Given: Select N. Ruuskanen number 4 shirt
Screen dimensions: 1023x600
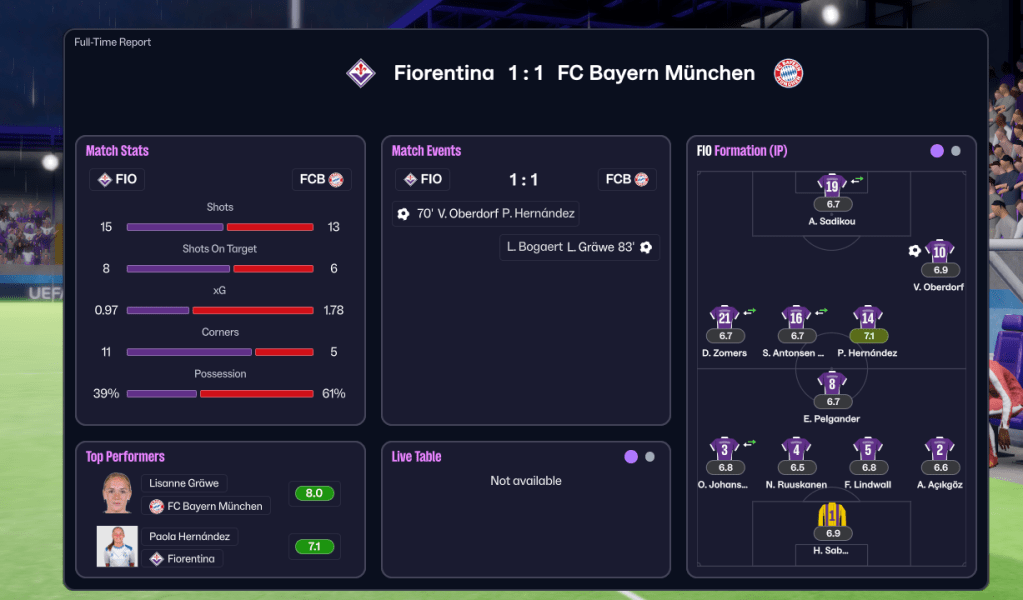Looking at the screenshot, I should click(x=796, y=449).
